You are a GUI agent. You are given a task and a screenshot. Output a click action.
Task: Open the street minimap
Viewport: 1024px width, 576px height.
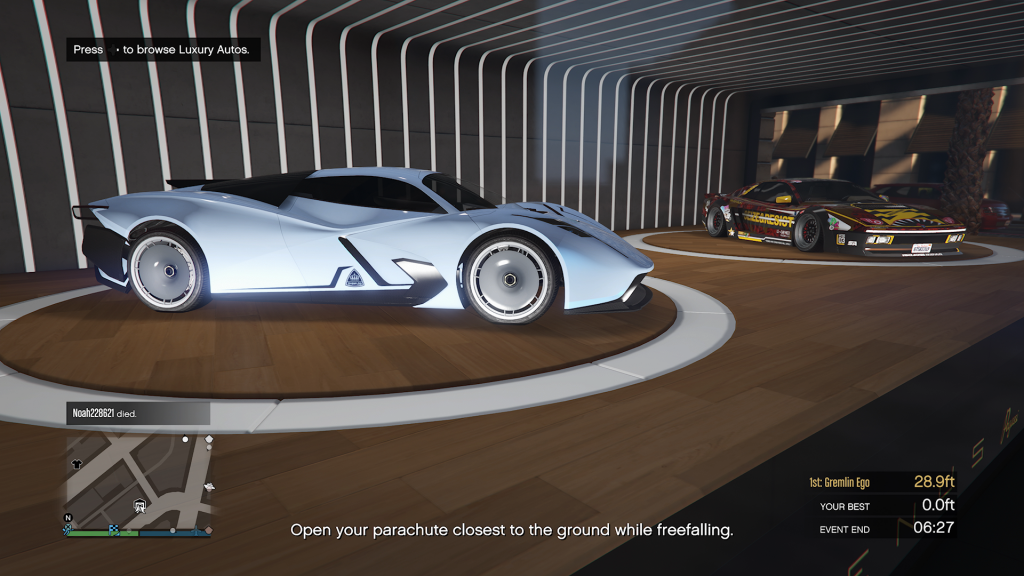(138, 481)
